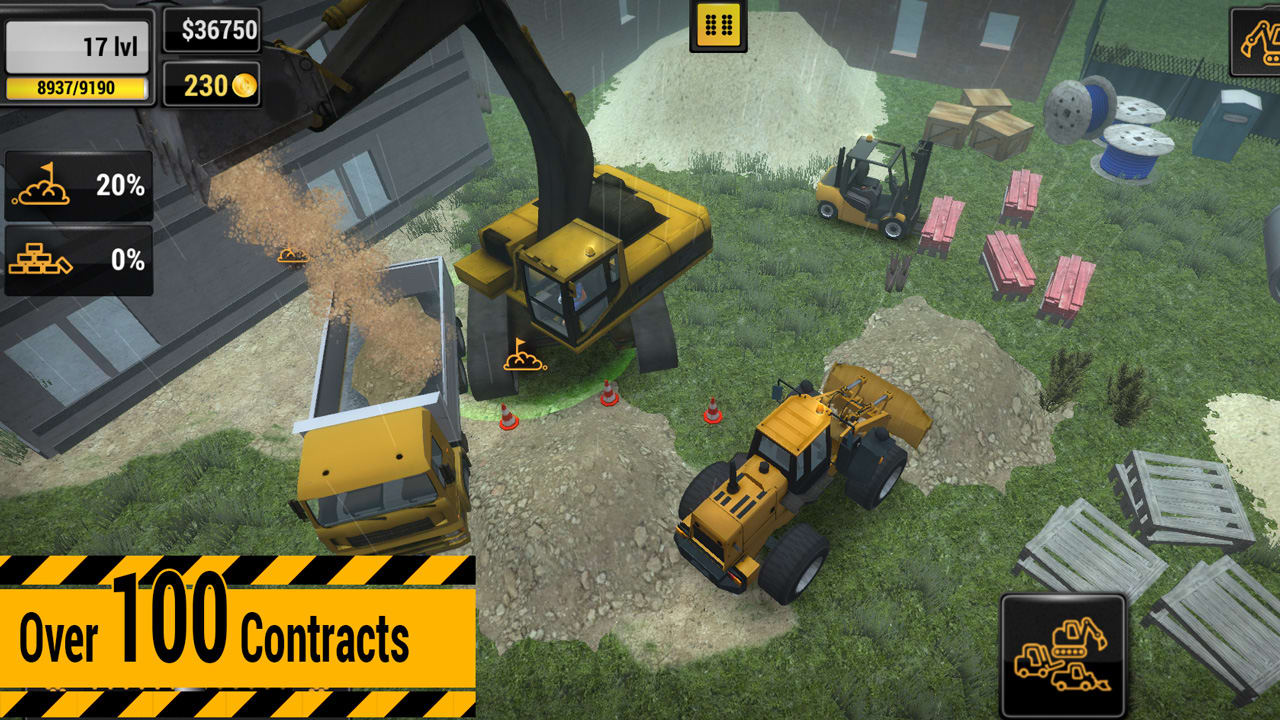Click the 20% digging objective panel
Screen dimensions: 1280x720
tap(77, 183)
